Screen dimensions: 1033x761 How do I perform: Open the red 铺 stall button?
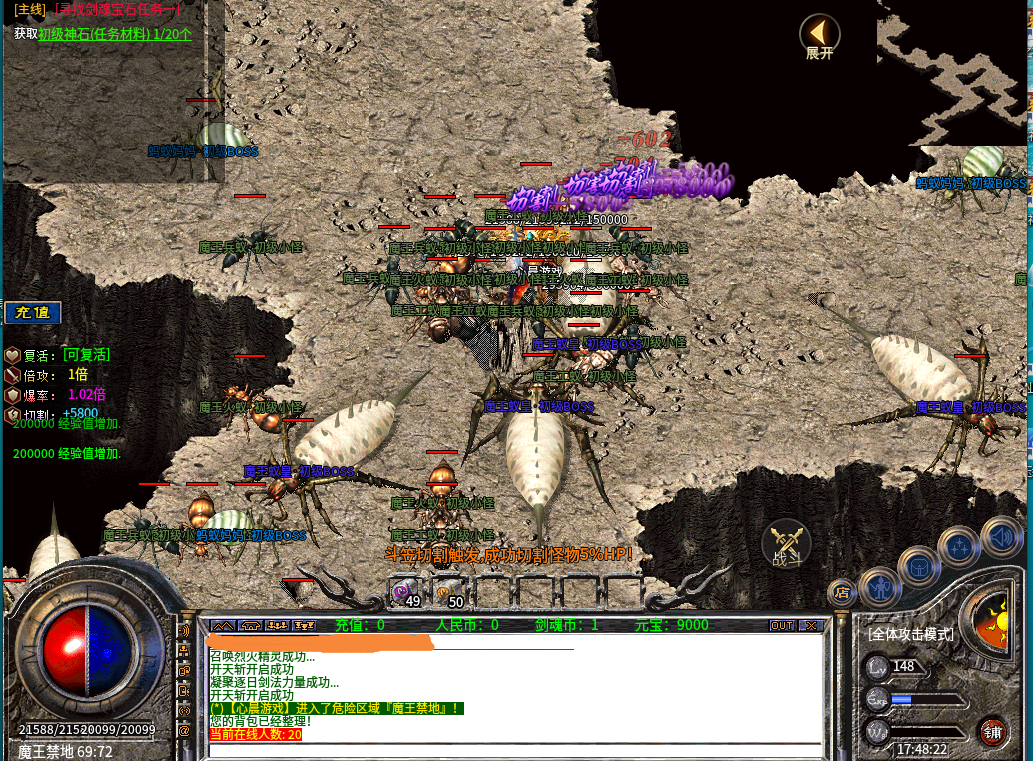pyautogui.click(x=992, y=731)
